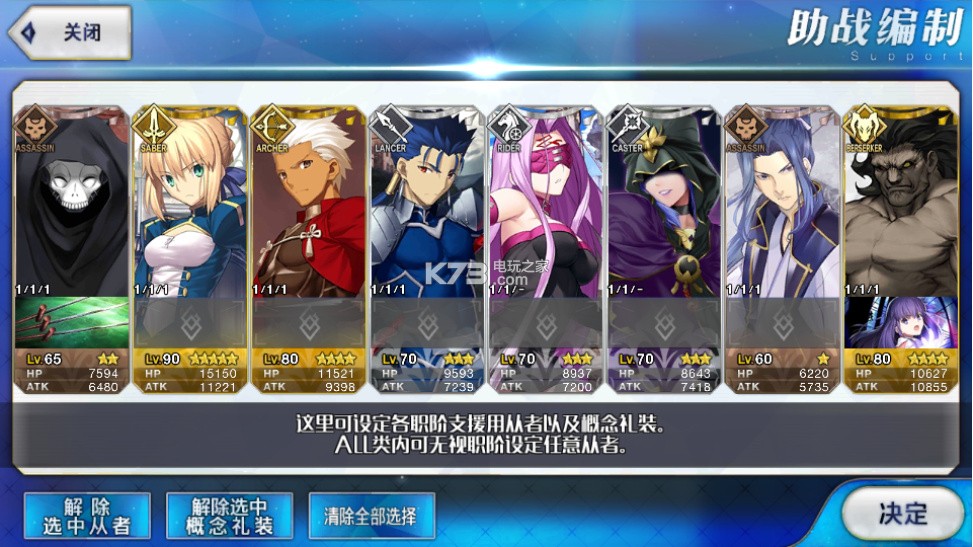The image size is (973, 547).
Task: Click 解除选中概念礼装 button
Action: coord(229,515)
